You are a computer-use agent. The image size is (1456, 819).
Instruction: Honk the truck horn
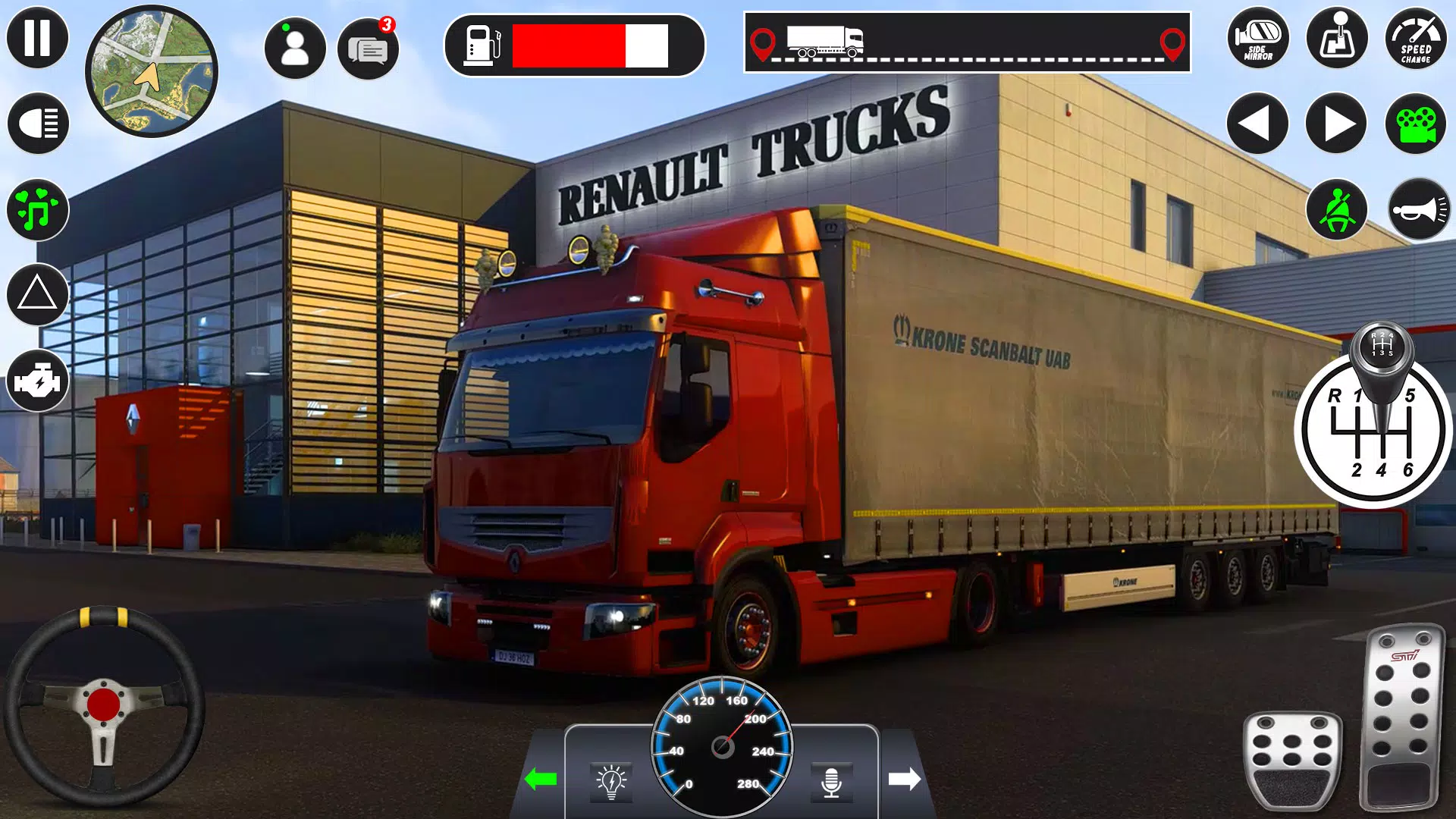(1418, 211)
